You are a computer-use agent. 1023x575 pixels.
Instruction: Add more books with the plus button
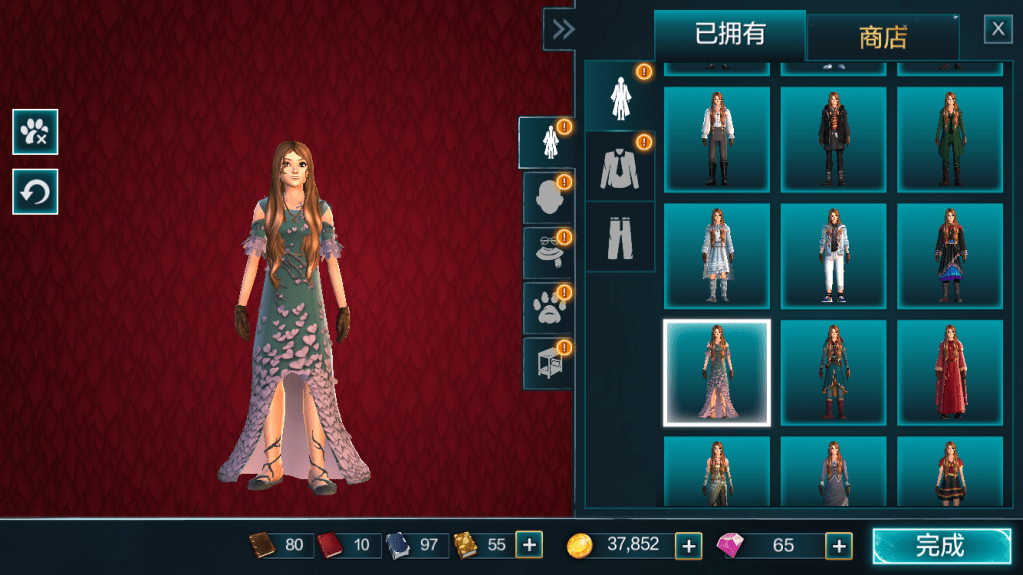[x=529, y=546]
